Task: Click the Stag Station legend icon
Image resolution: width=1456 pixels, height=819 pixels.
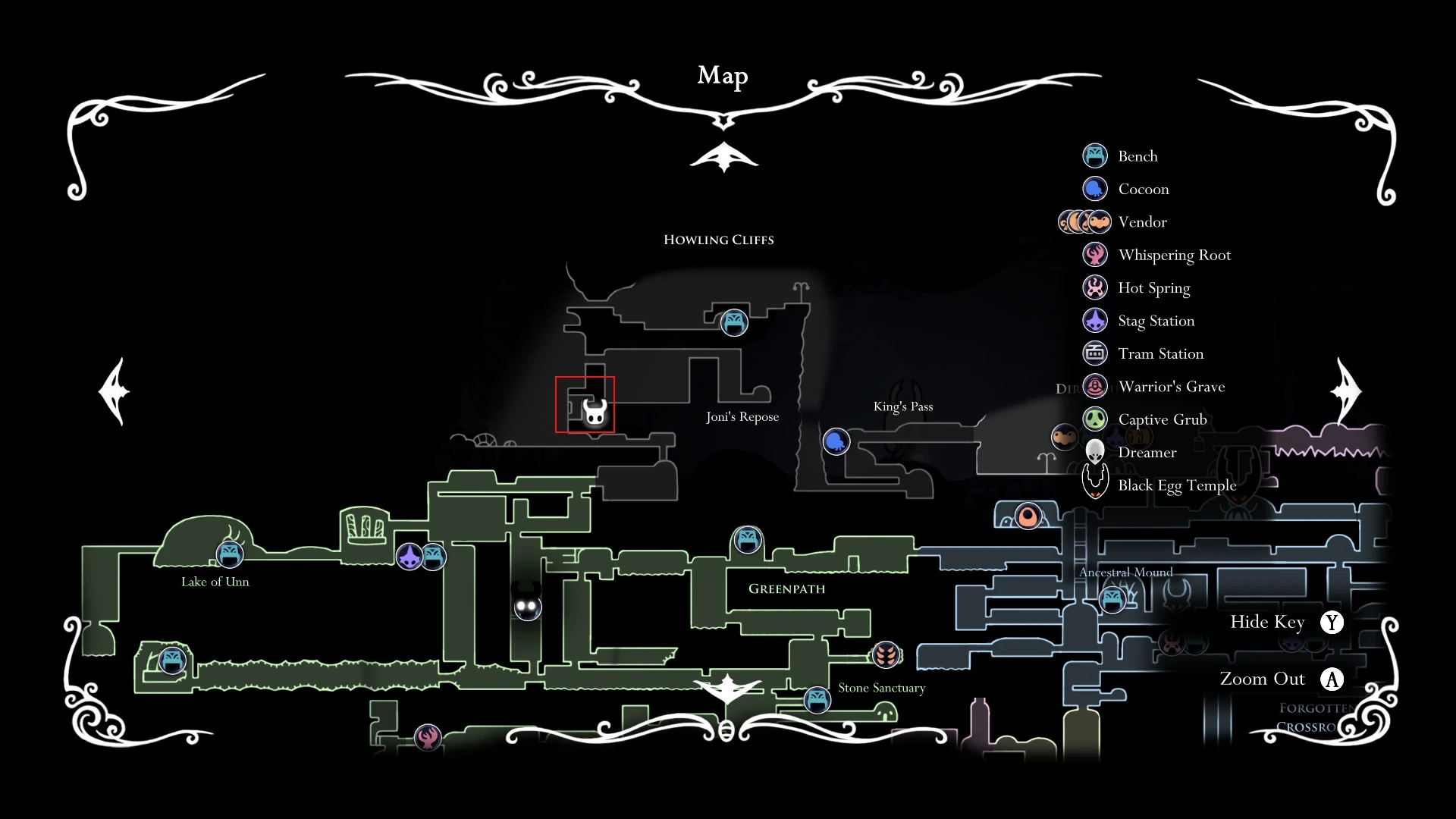Action: click(1095, 320)
